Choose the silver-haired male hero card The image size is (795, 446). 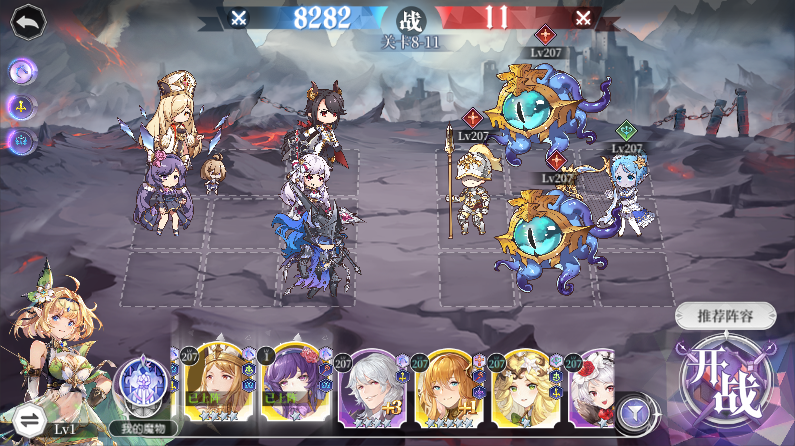[372, 385]
